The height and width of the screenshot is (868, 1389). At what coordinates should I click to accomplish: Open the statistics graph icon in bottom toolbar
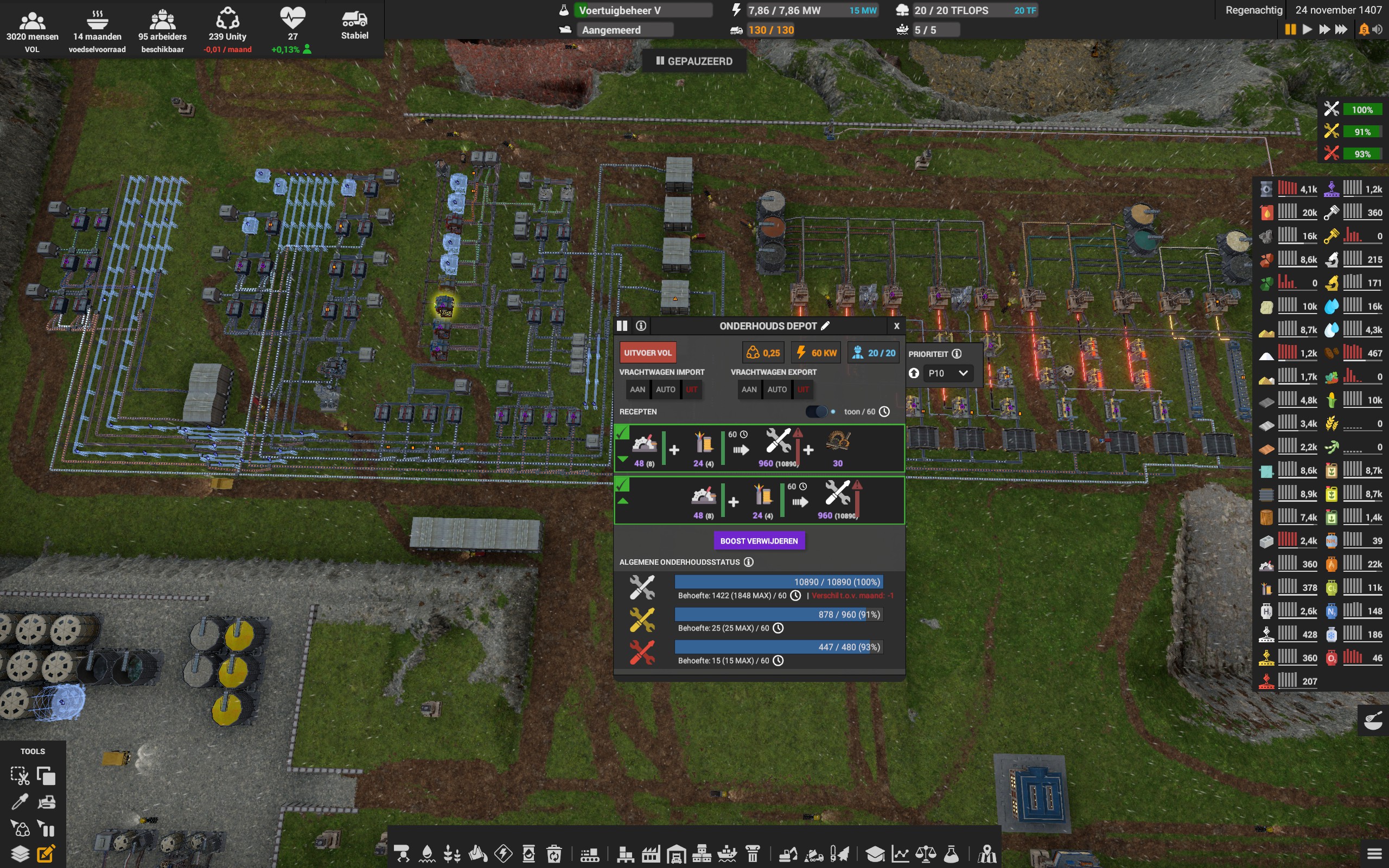tap(901, 854)
